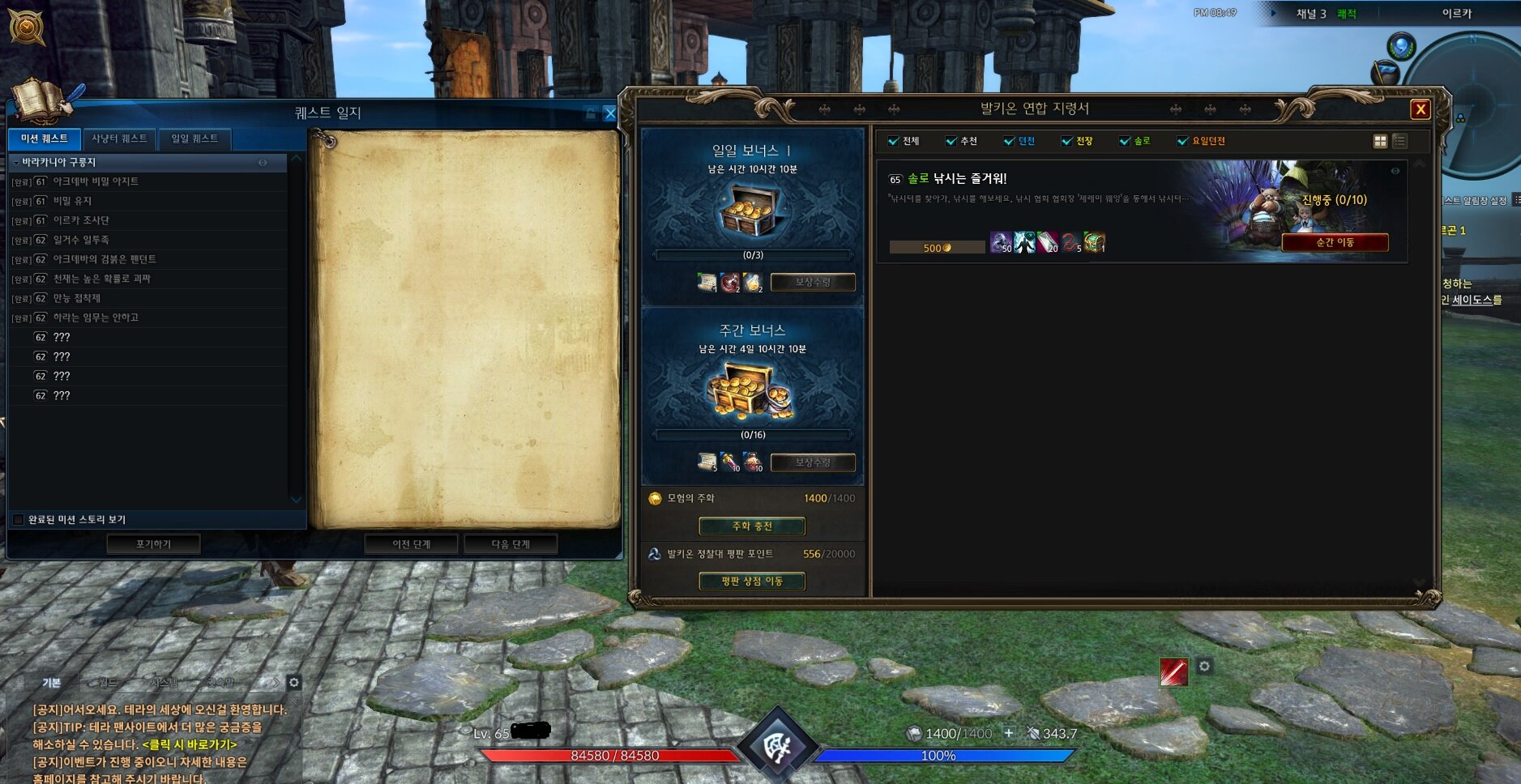Click the 주화 충전 button
This screenshot has height=784, width=1521.
(x=752, y=526)
